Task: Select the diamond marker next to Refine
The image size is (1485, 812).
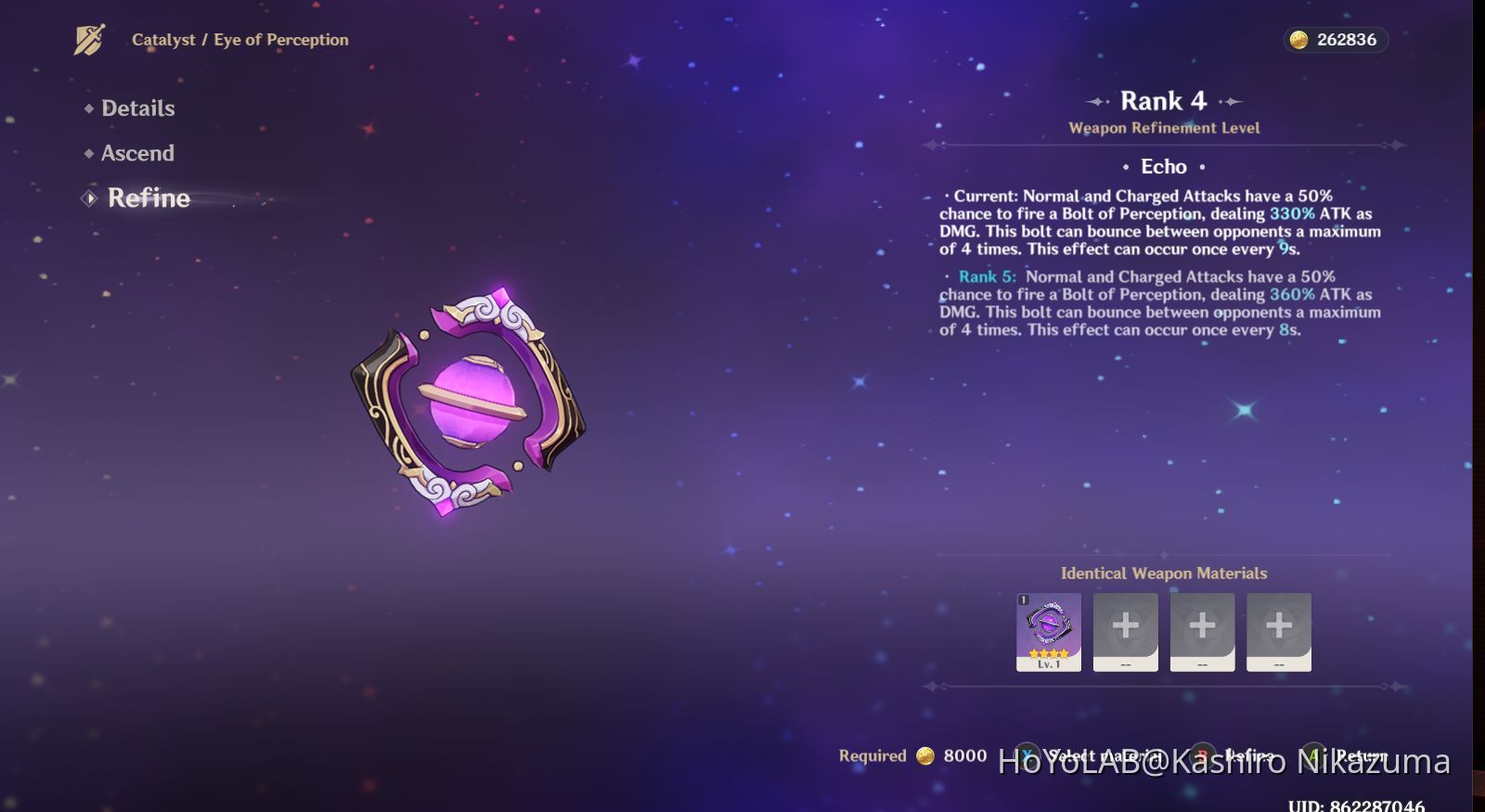Action: pos(89,197)
